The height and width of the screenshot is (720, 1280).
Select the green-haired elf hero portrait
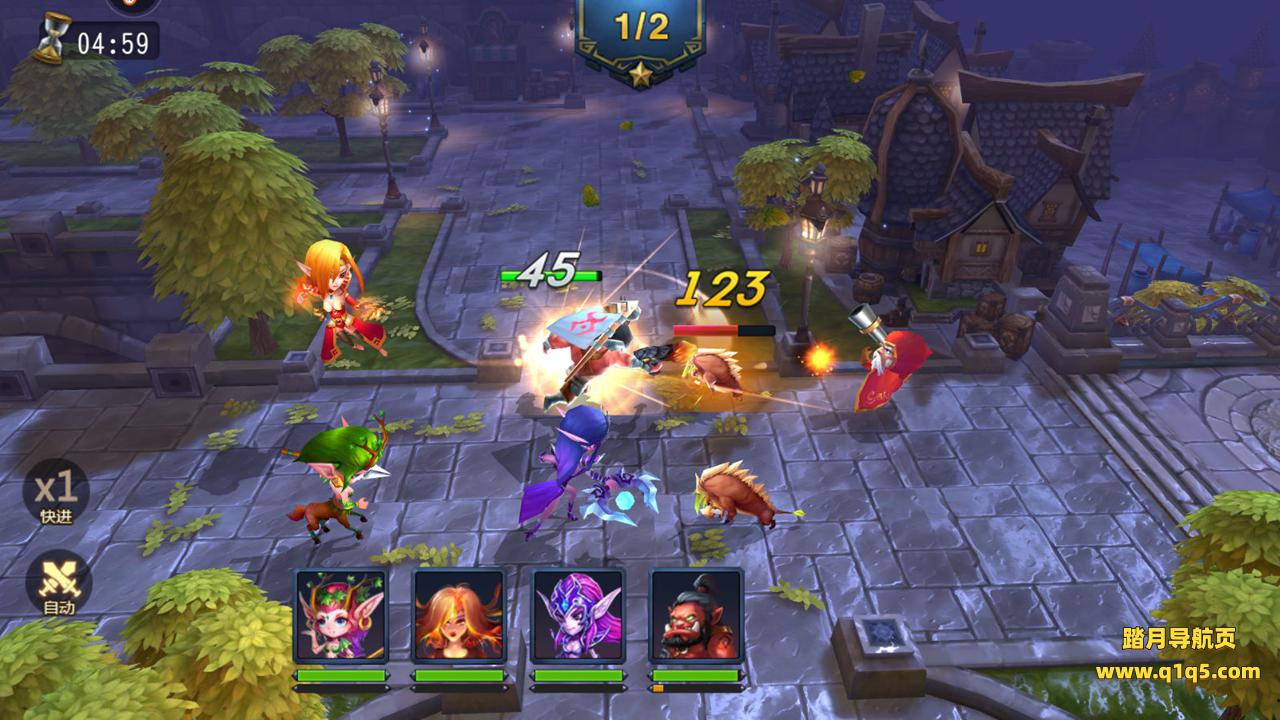click(341, 615)
